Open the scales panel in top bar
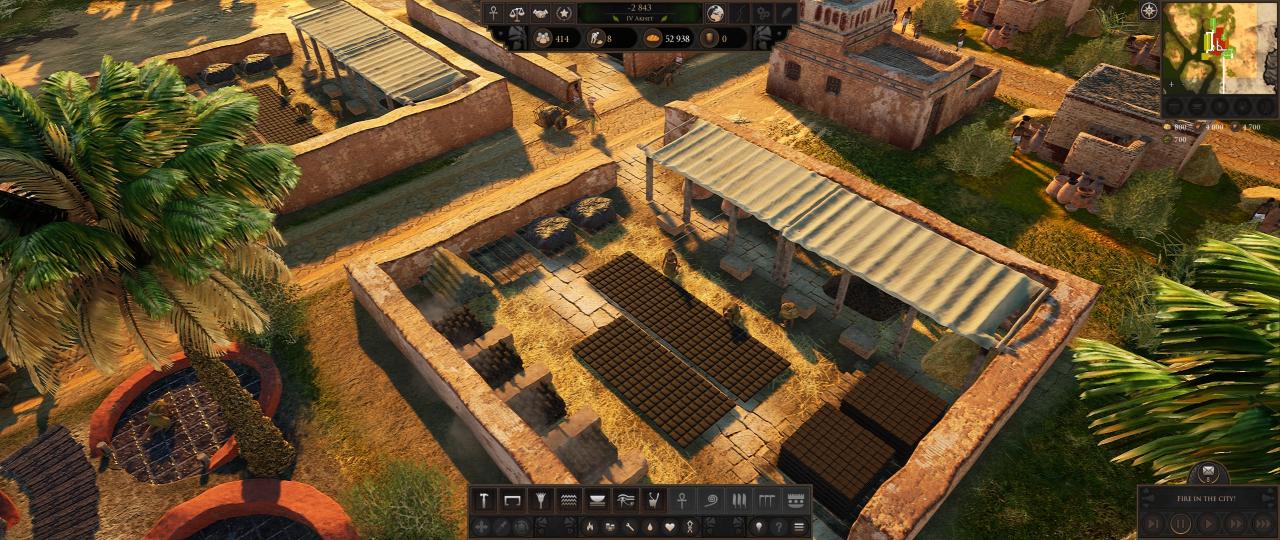 coord(516,13)
